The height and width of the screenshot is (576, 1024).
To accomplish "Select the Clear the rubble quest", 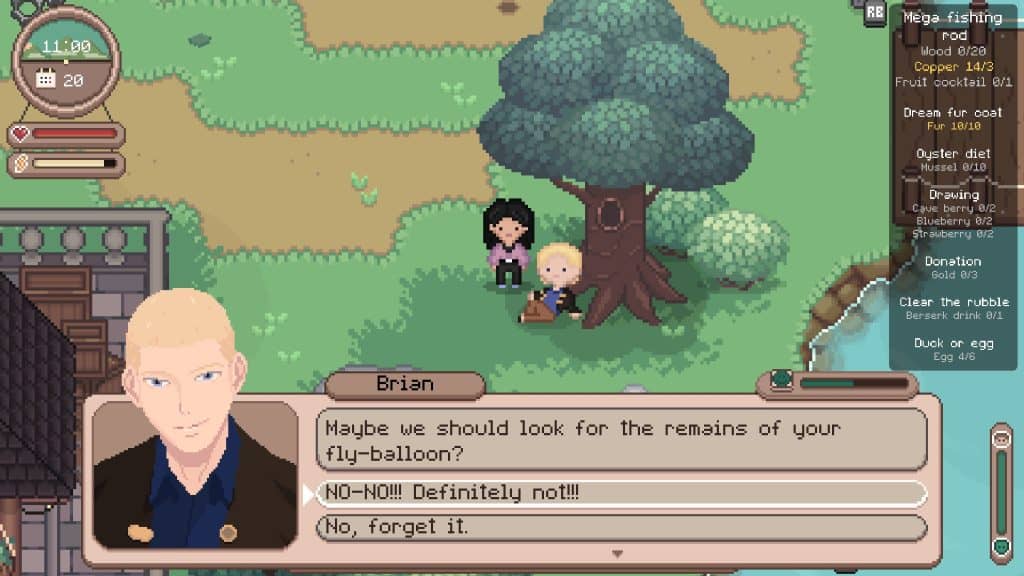I will click(953, 302).
